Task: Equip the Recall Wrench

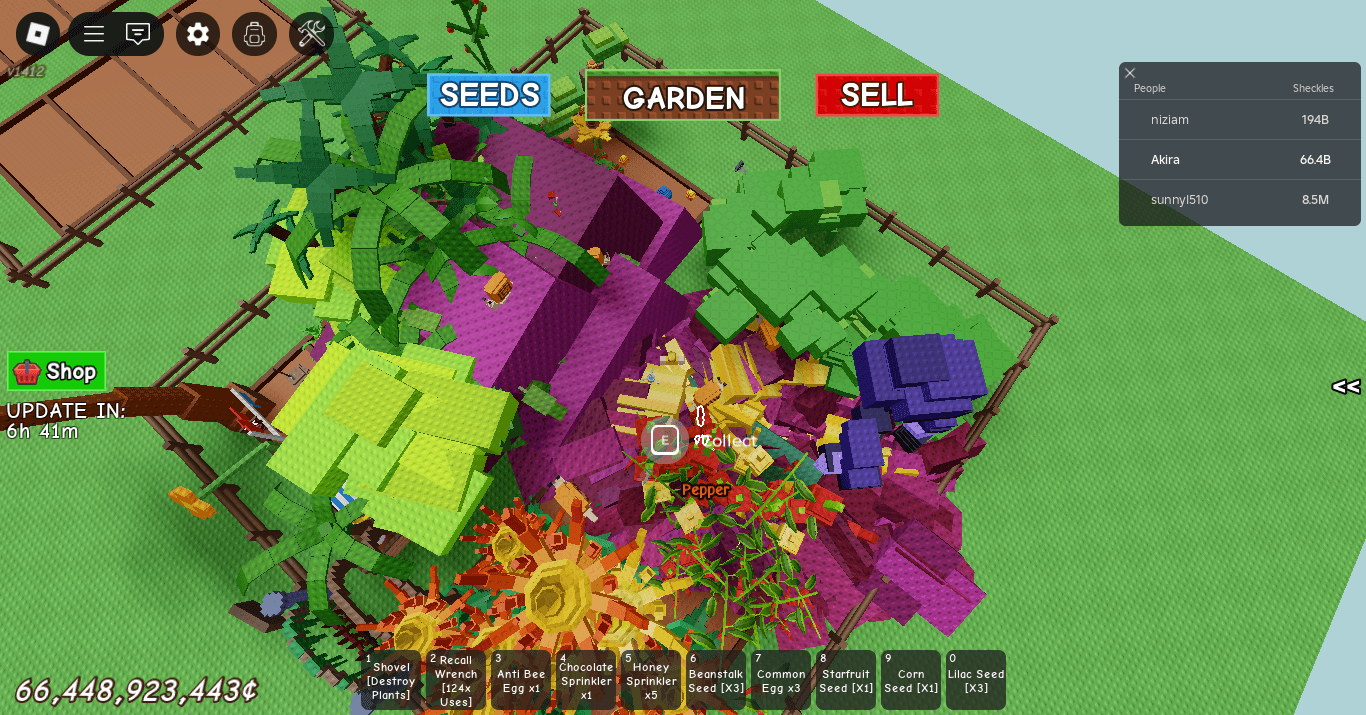Action: (456, 680)
